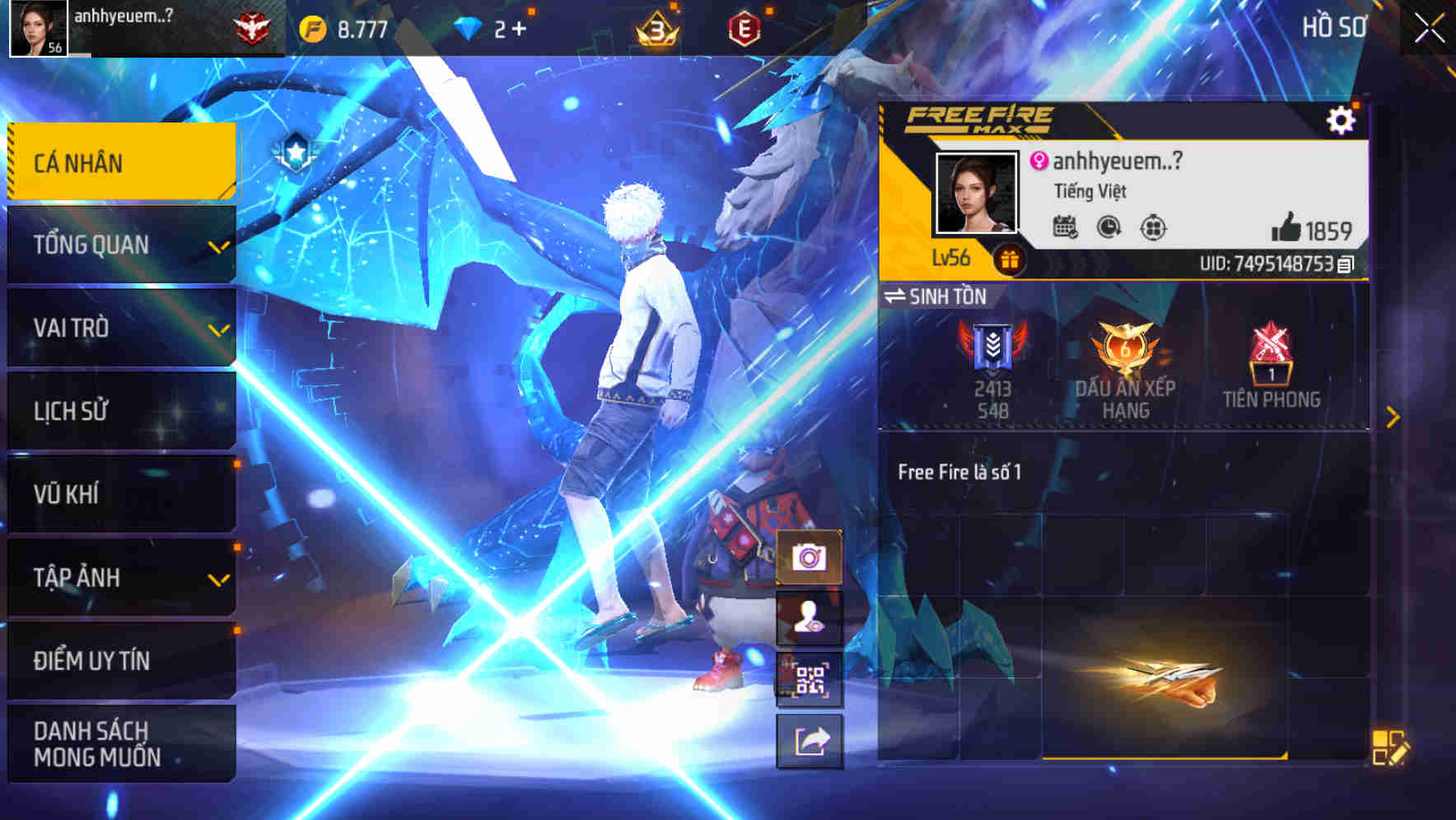The width and height of the screenshot is (1456, 820).
Task: Expand the TẬP ẢNH section
Action: click(120, 576)
